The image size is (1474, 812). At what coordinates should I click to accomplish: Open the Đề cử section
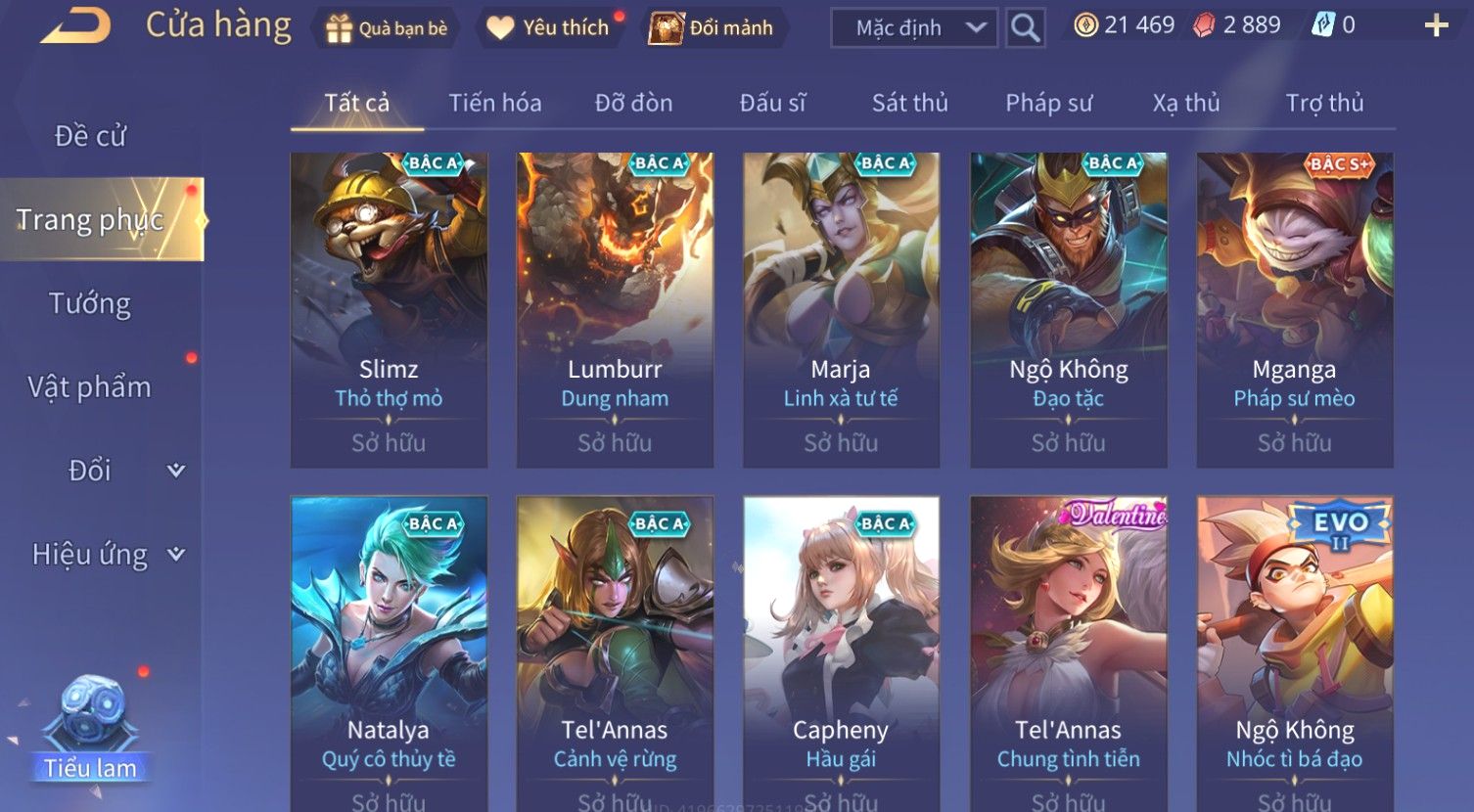pyautogui.click(x=90, y=136)
